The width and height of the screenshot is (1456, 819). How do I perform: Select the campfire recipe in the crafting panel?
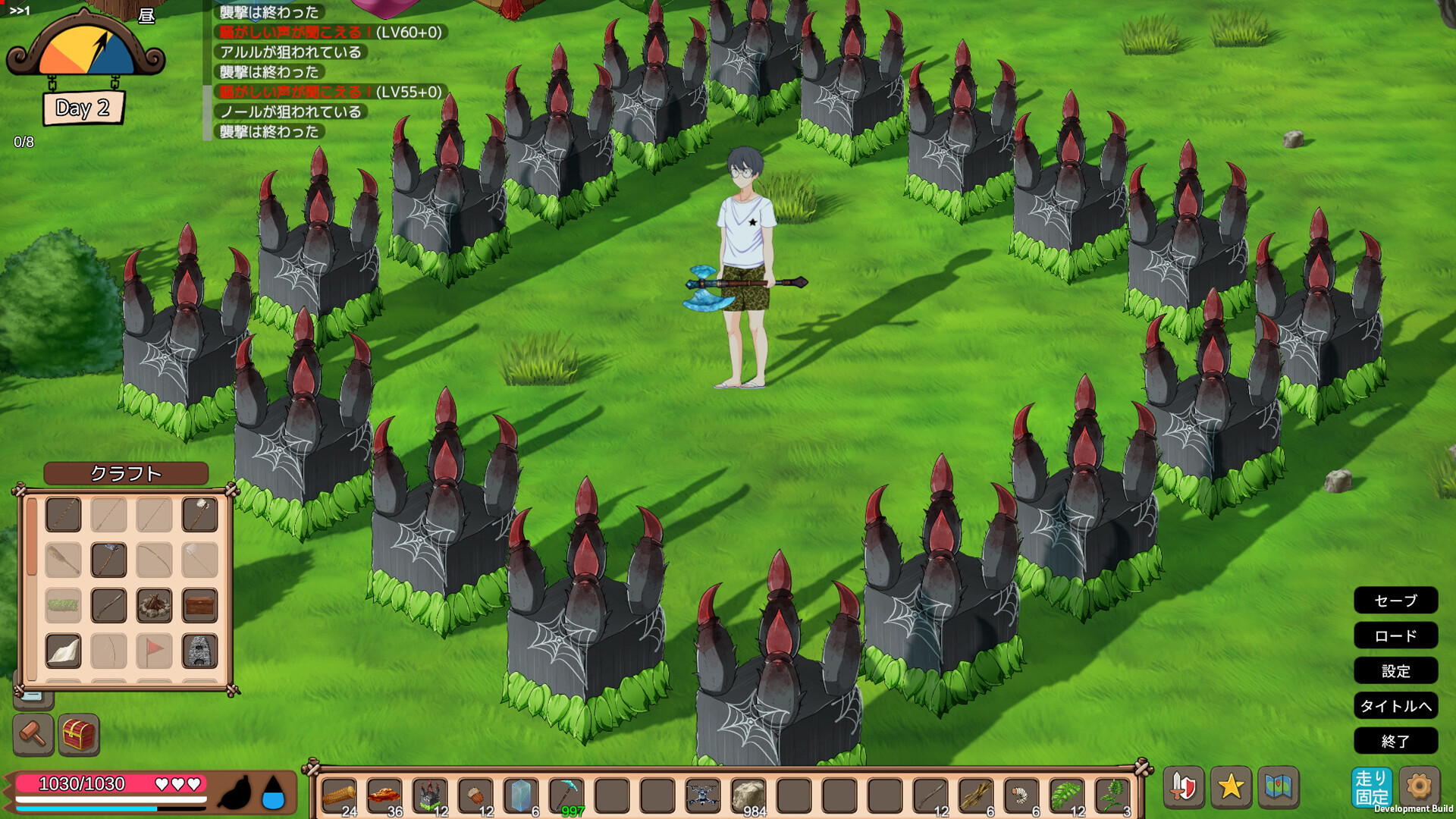154,605
